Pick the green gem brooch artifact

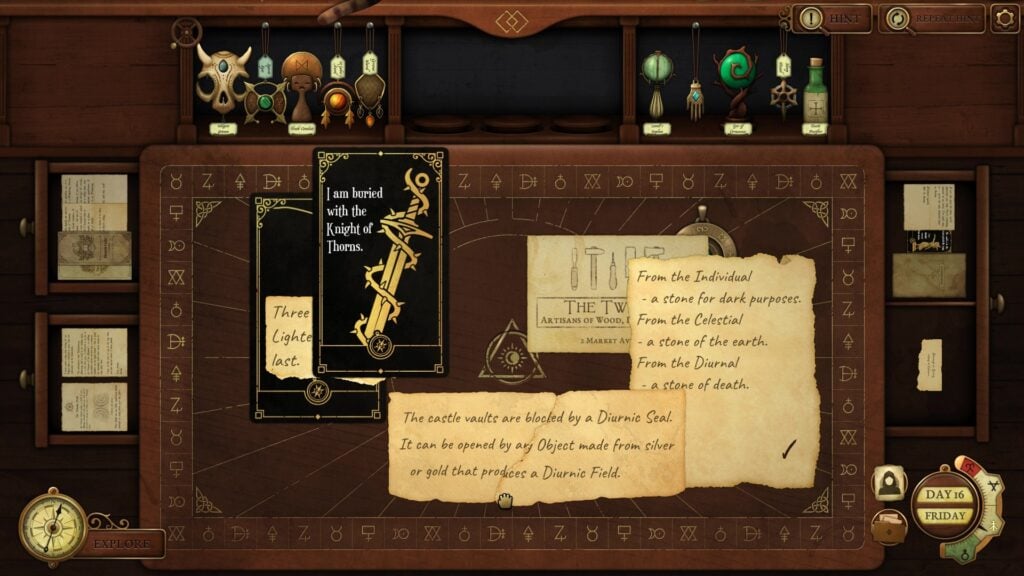point(265,101)
